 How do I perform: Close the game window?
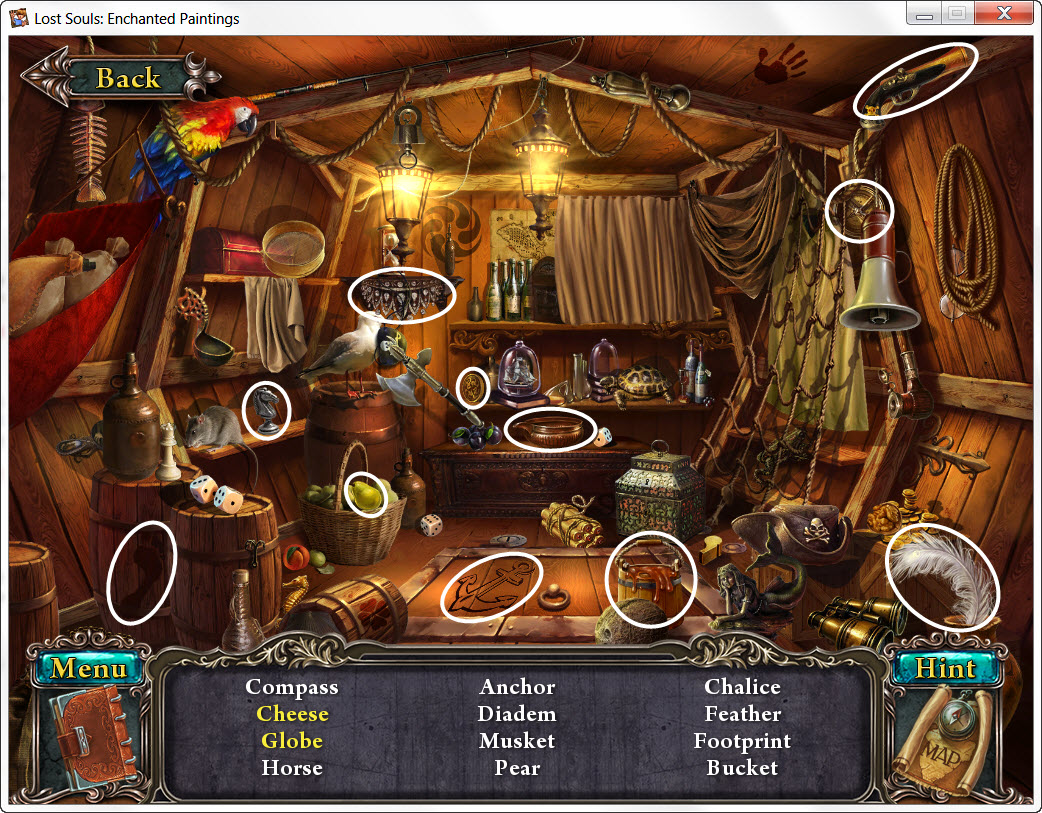[x=1004, y=14]
